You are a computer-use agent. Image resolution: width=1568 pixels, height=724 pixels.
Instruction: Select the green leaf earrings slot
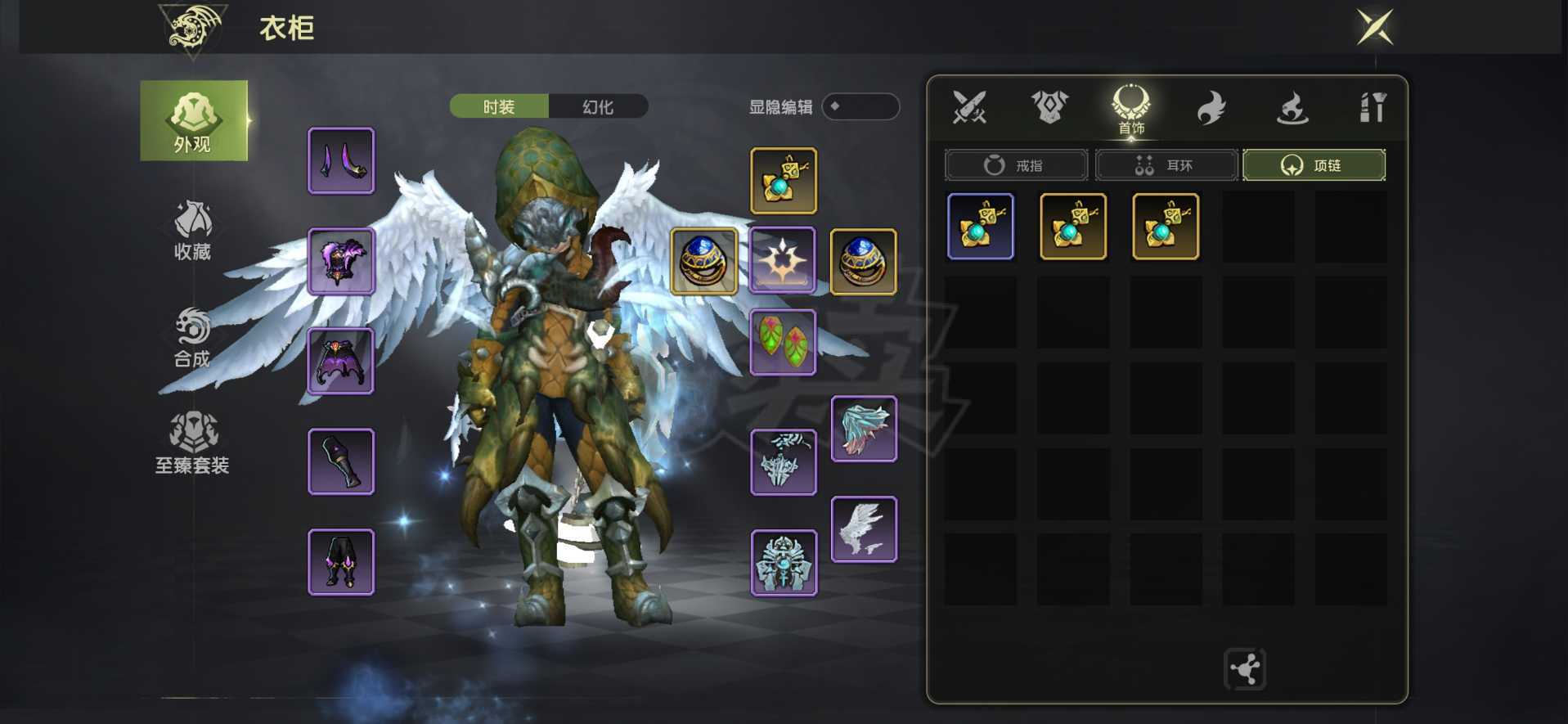tap(783, 342)
